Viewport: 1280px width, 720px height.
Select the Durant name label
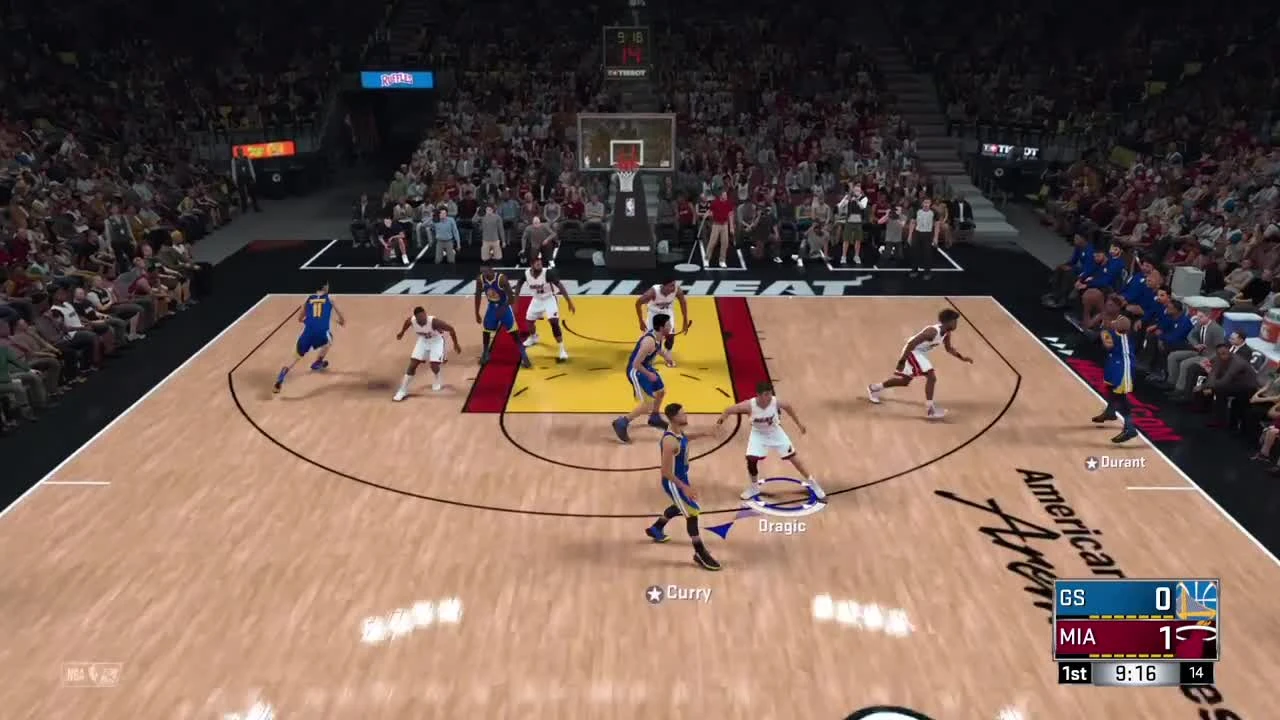[1124, 462]
